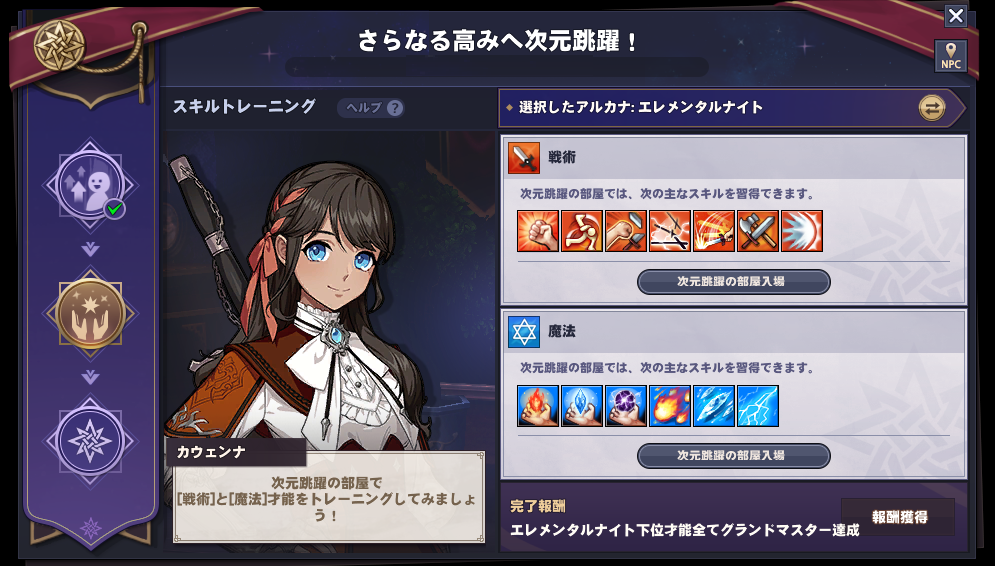The height and width of the screenshot is (566, 995).
Task: Open the NPC location marker button
Action: [950, 56]
